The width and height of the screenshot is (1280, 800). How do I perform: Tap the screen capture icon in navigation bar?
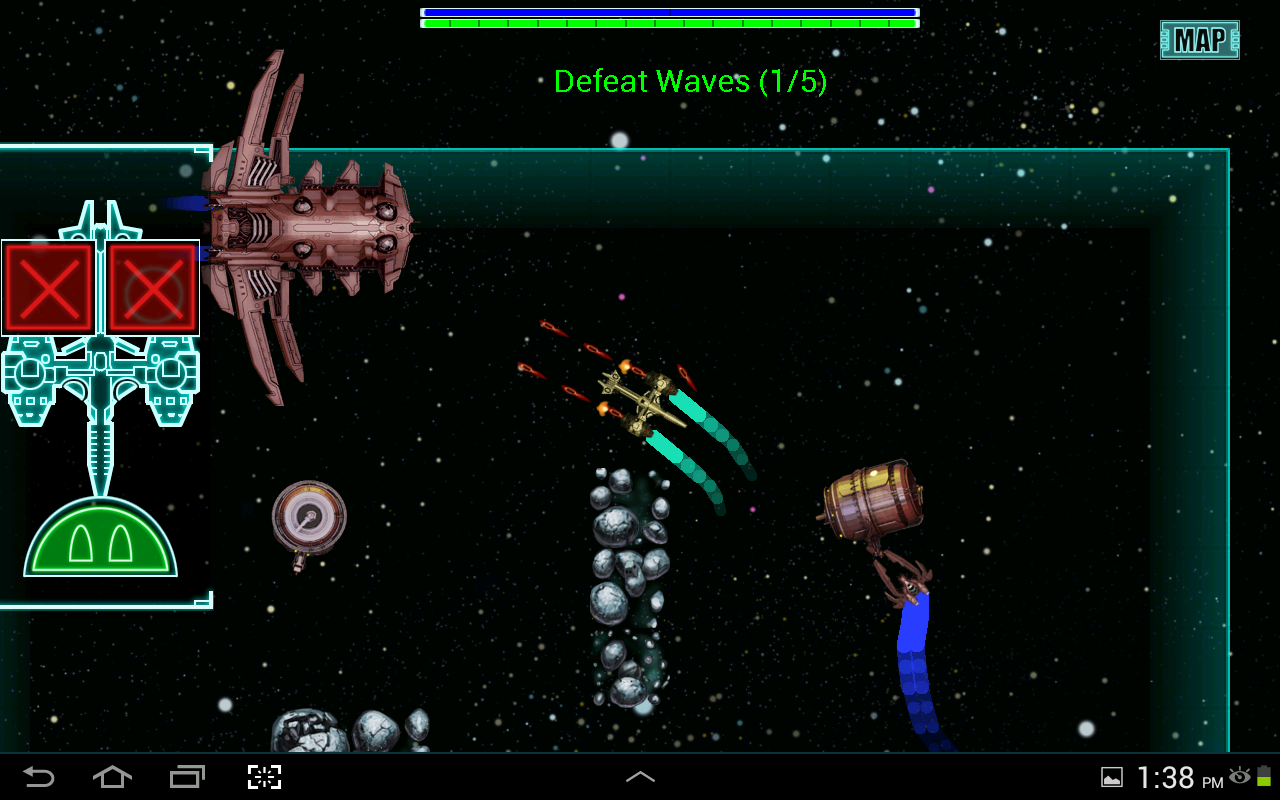pyautogui.click(x=263, y=777)
